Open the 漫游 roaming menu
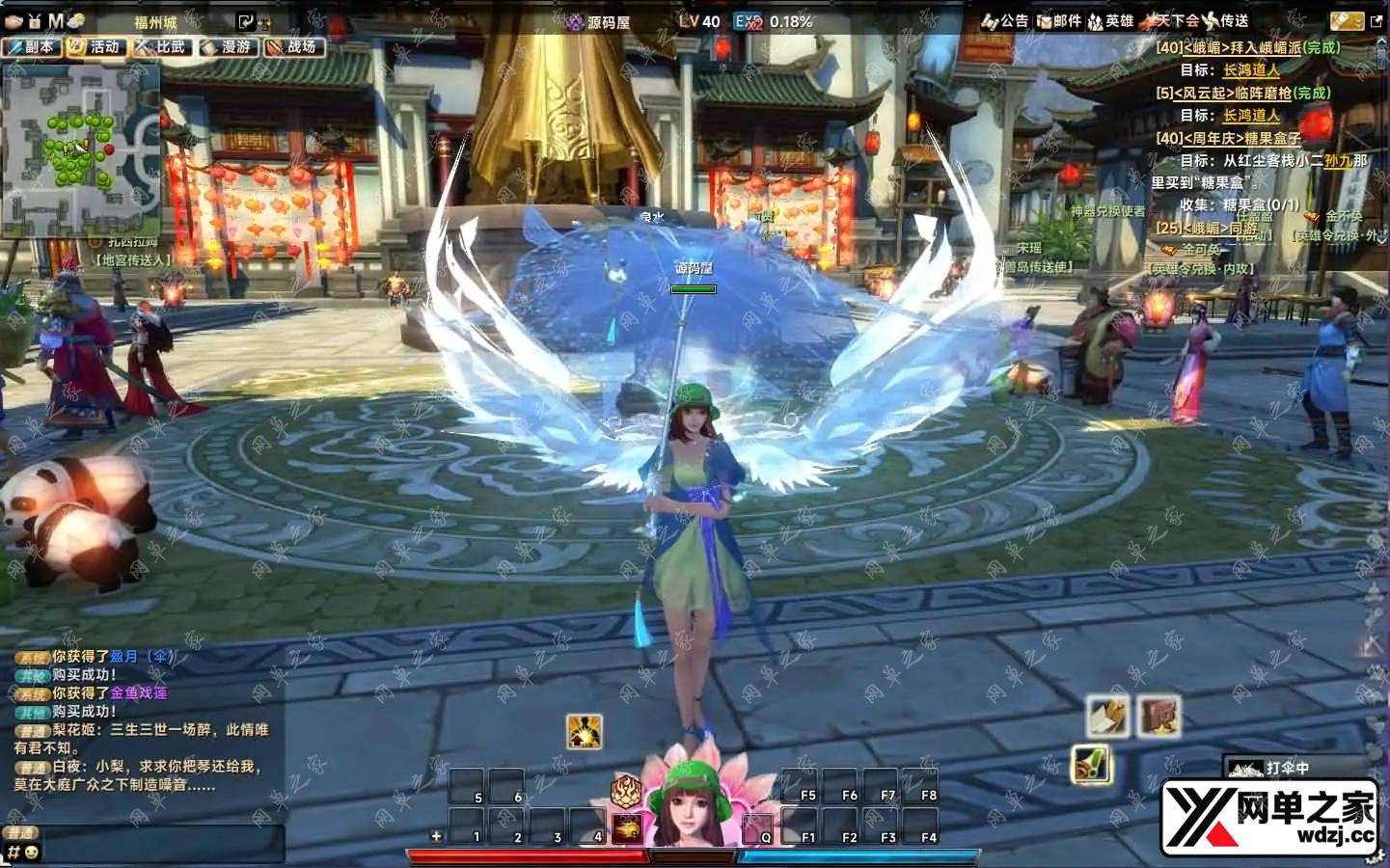Screen dimensions: 1390x868 228,46
